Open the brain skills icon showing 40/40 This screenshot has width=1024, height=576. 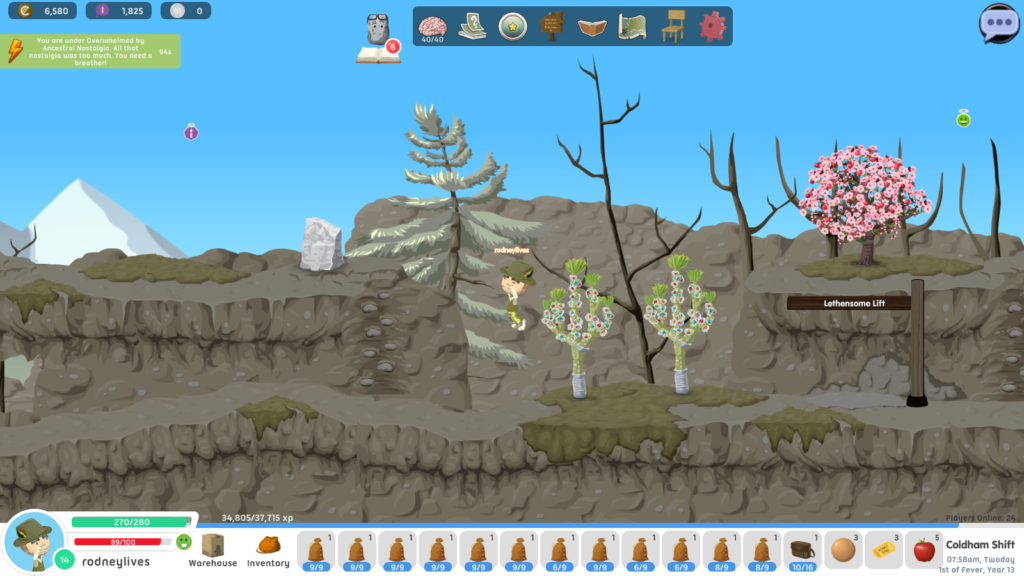[x=432, y=27]
